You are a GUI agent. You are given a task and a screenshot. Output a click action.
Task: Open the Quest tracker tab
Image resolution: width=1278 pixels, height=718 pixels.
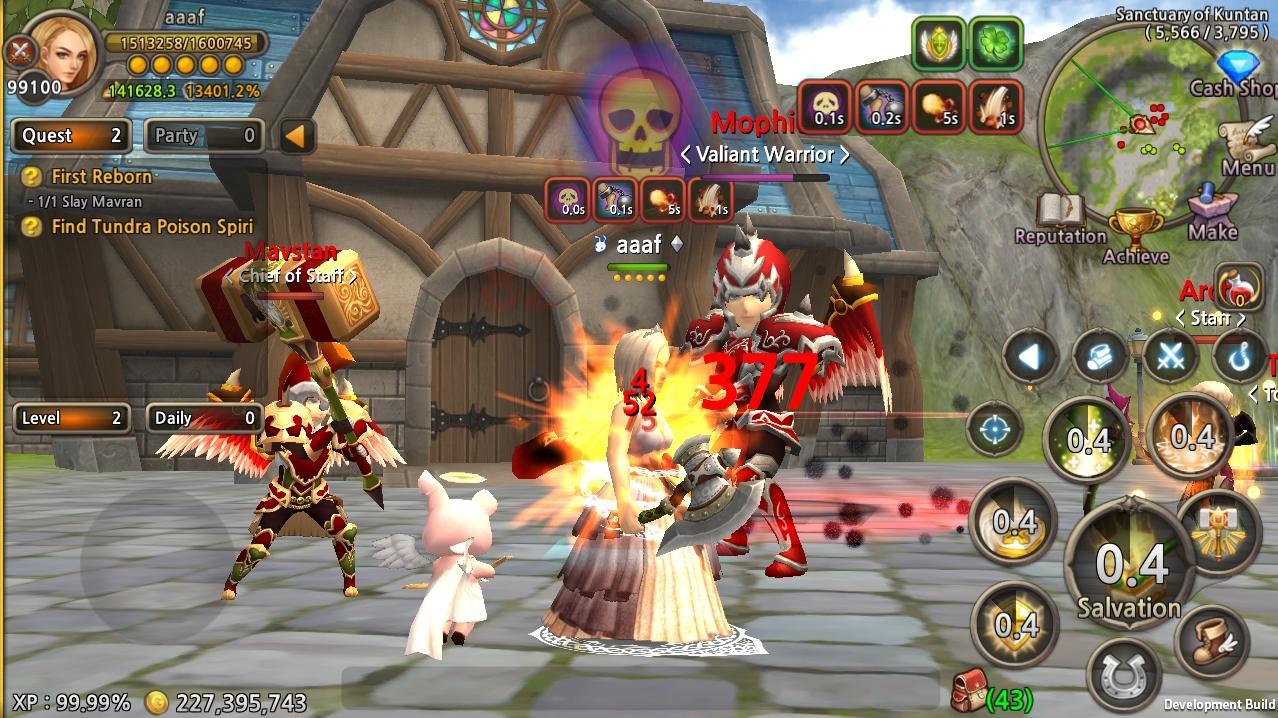coord(71,136)
